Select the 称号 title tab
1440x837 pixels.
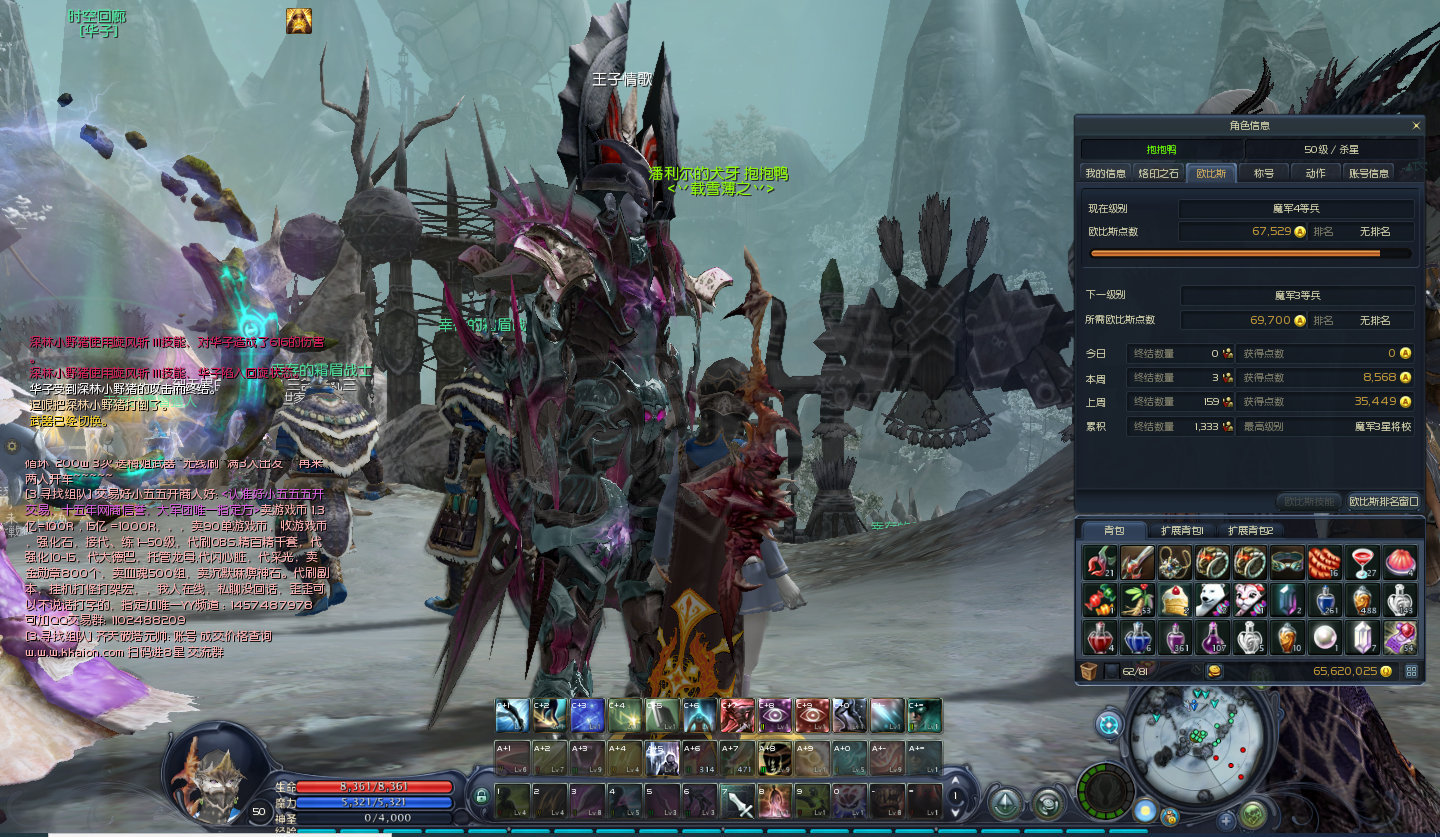coord(1264,173)
